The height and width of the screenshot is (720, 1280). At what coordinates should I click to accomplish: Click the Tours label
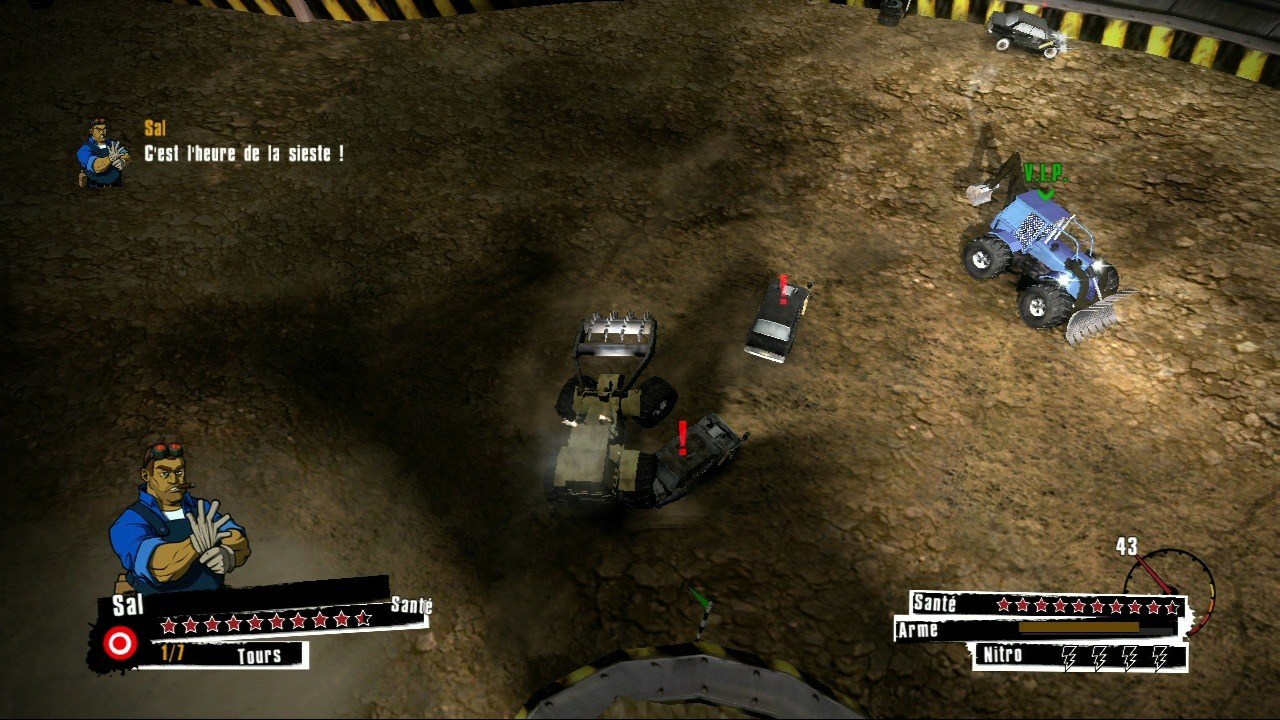[258, 654]
